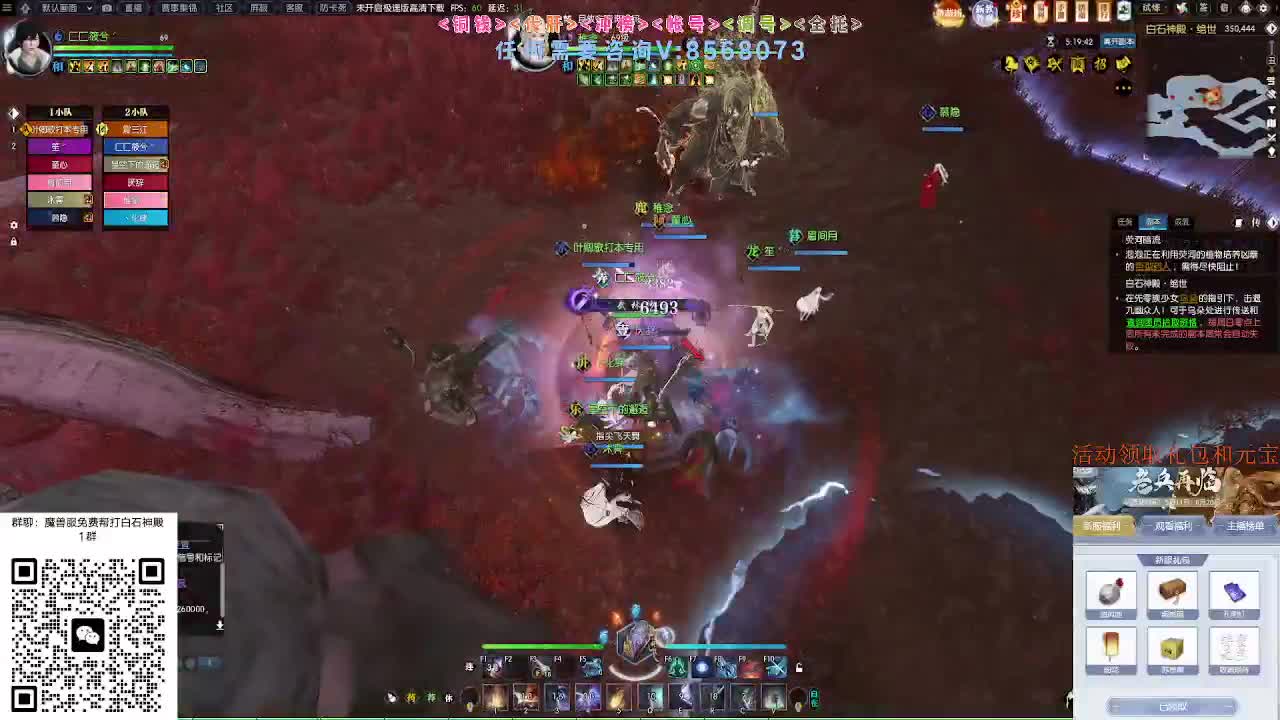Switch to the 副本 tab in the quest panel

tap(1152, 223)
